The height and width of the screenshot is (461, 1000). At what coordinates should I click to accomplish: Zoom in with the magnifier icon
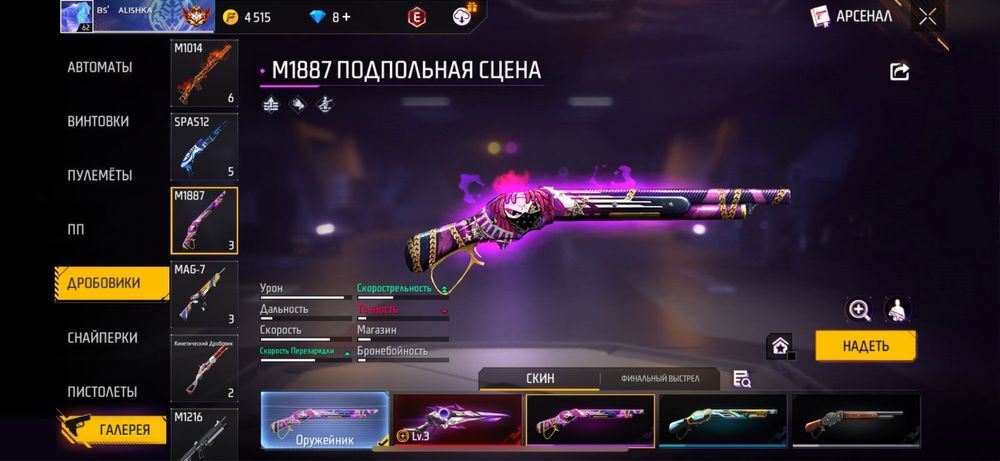coord(859,310)
